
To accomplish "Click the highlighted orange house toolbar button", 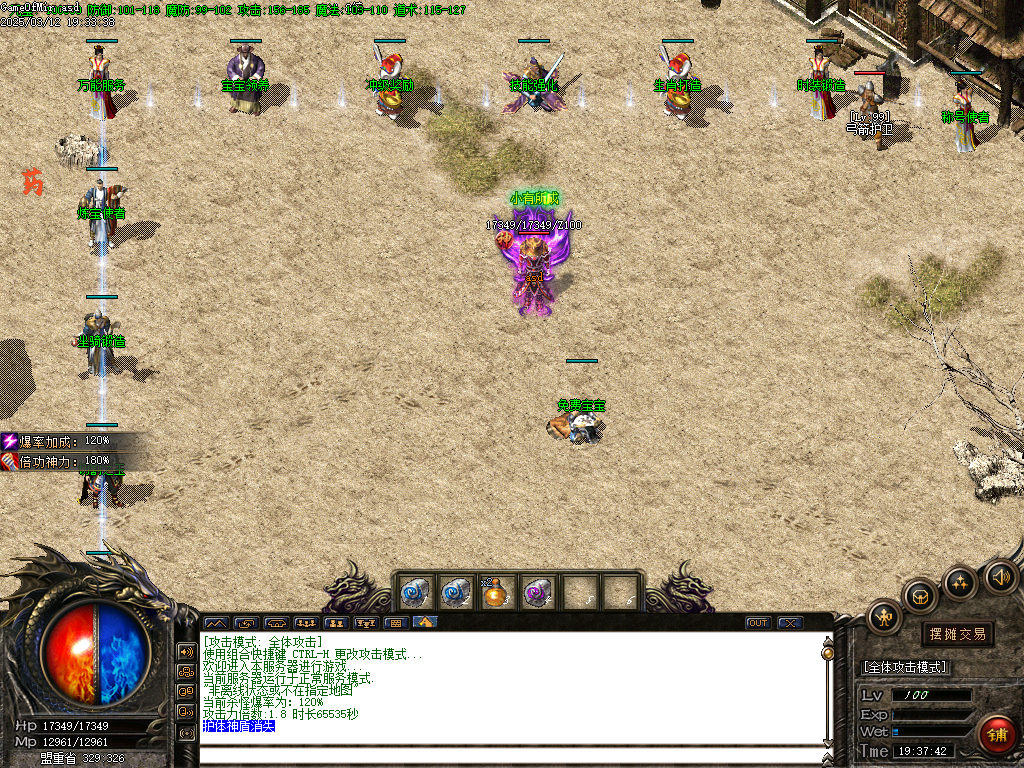I will coord(425,623).
